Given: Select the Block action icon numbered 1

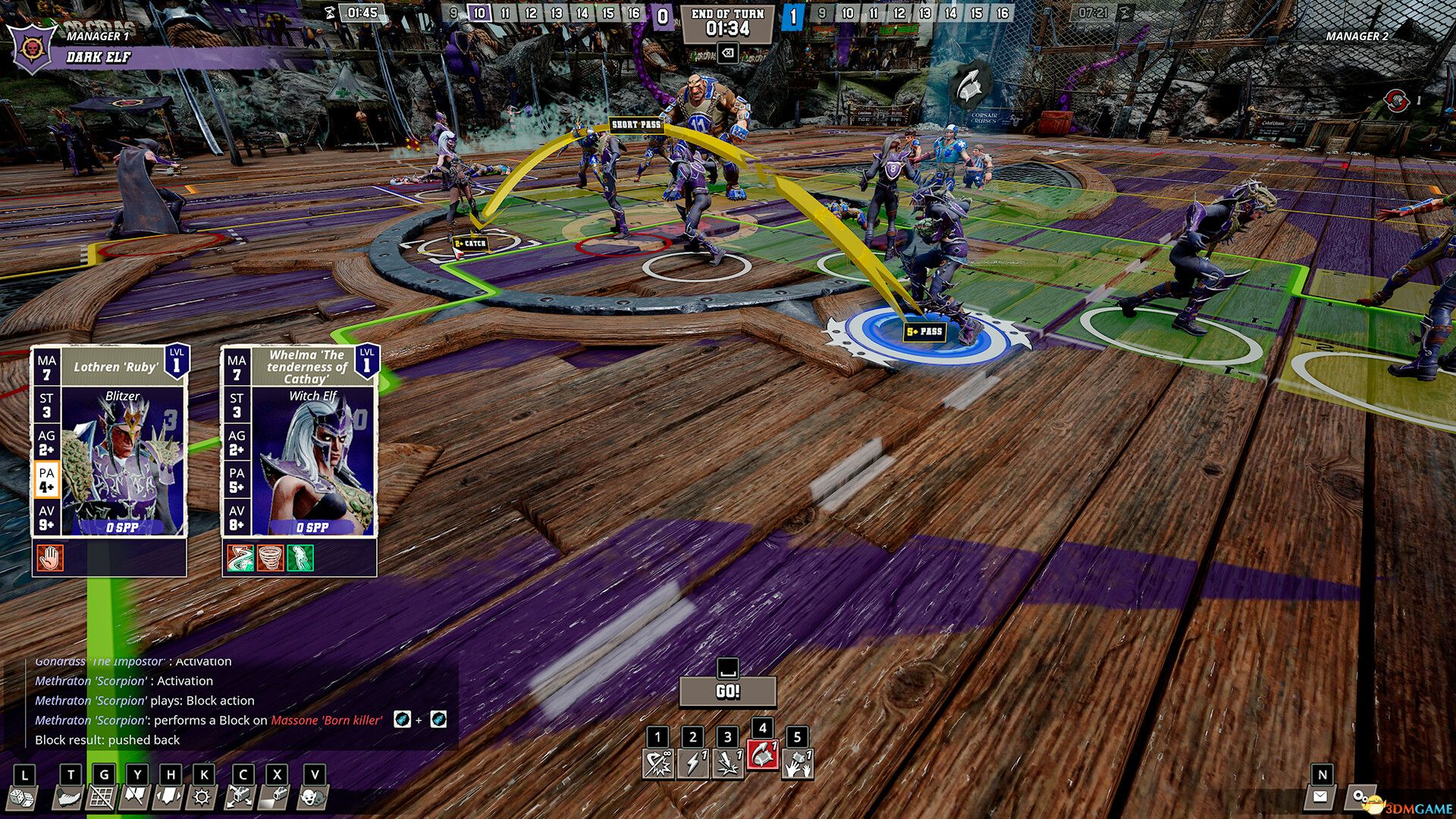Looking at the screenshot, I should [x=658, y=762].
